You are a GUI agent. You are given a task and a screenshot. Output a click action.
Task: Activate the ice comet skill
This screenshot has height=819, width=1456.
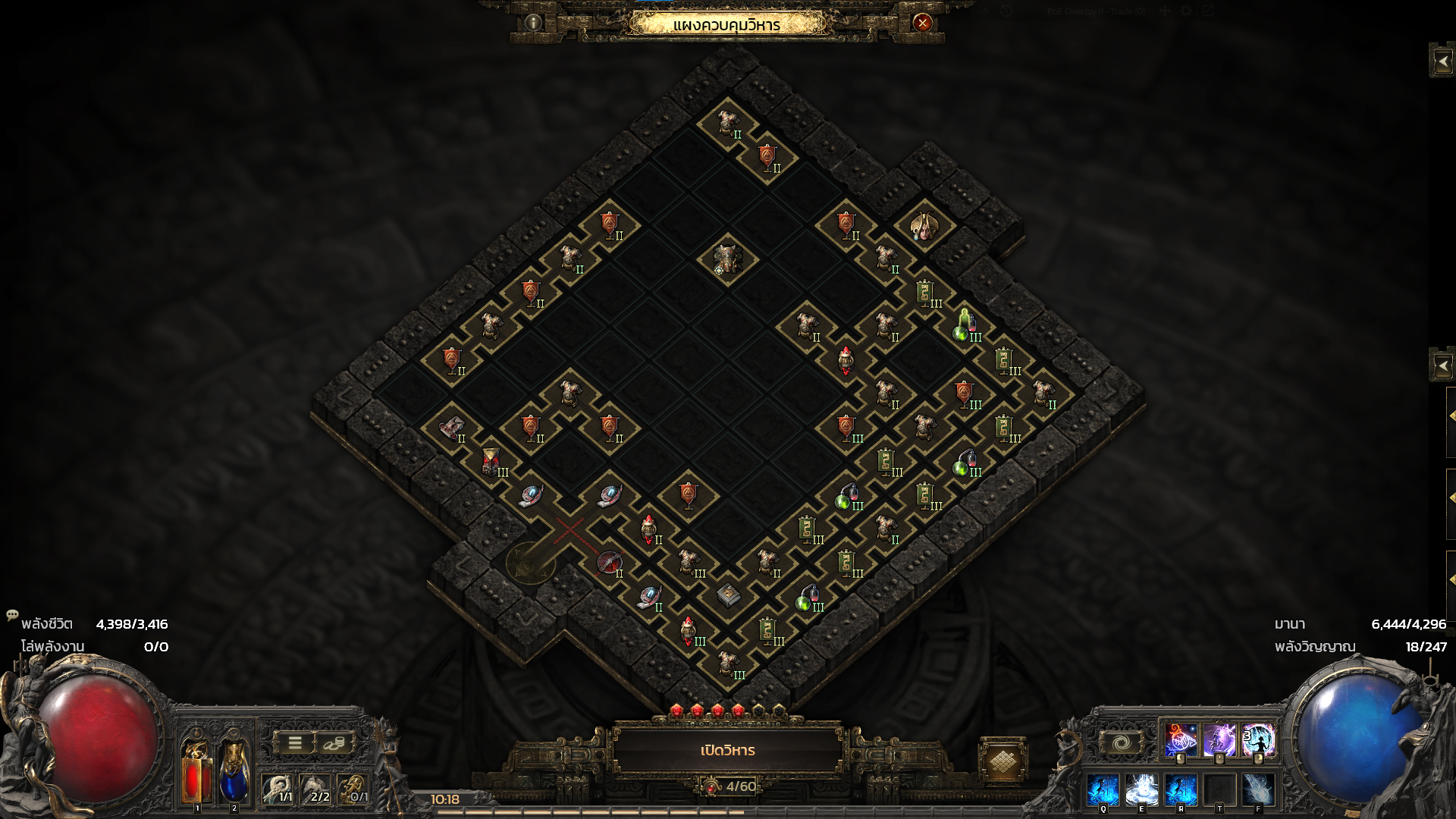tap(1259, 790)
